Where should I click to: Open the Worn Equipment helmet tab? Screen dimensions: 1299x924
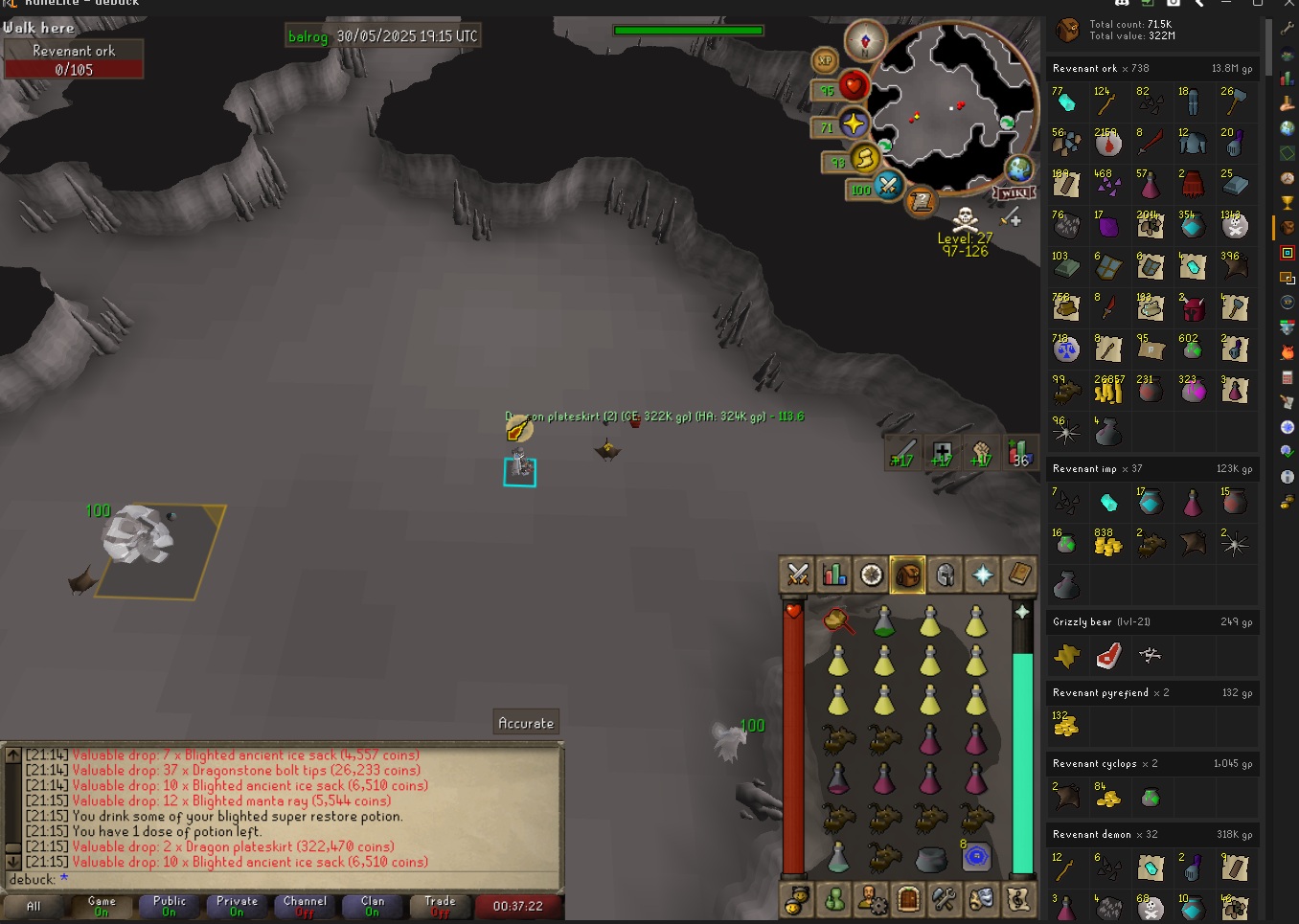pos(946,575)
